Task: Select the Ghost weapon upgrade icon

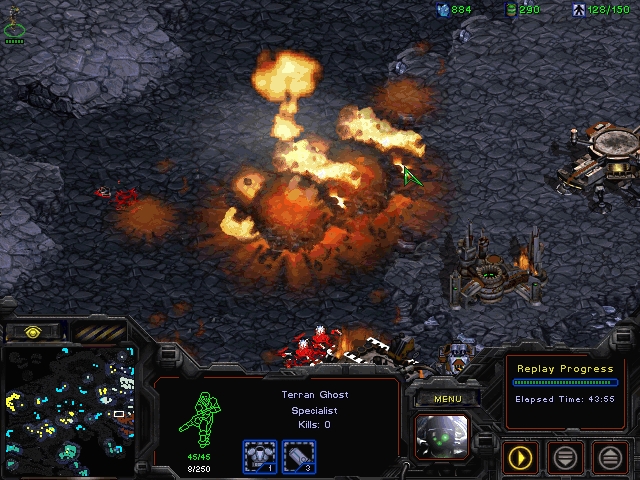Action: pos(300,456)
